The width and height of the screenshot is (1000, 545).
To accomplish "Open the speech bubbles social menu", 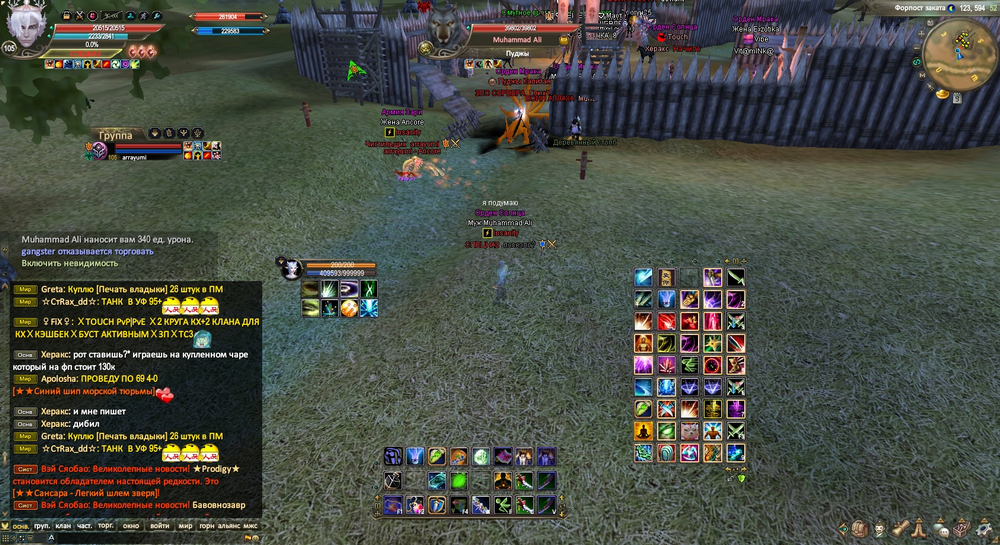I will [941, 527].
